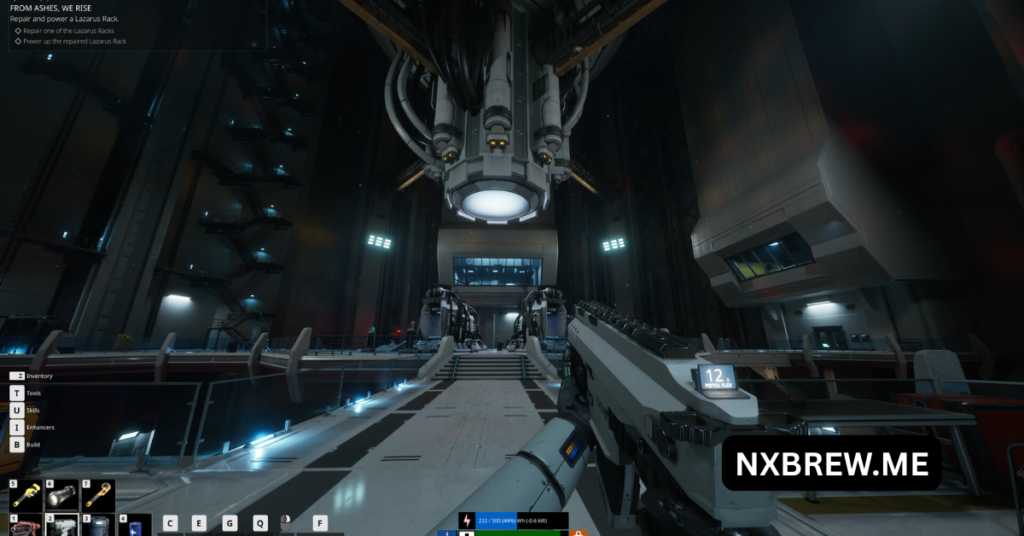Select the yellow pipe wrench in slot 5
The width and height of the screenshot is (1024, 536).
pyautogui.click(x=26, y=495)
